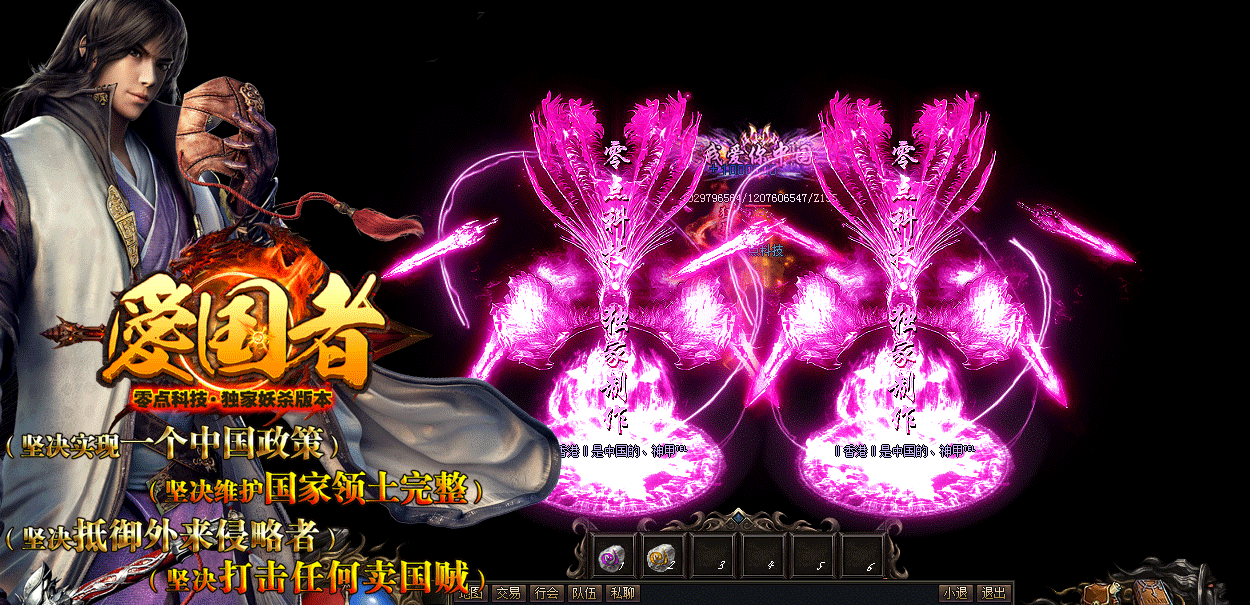The height and width of the screenshot is (605, 1250).
Task: Open 私聊 private chat
Action: [x=622, y=593]
